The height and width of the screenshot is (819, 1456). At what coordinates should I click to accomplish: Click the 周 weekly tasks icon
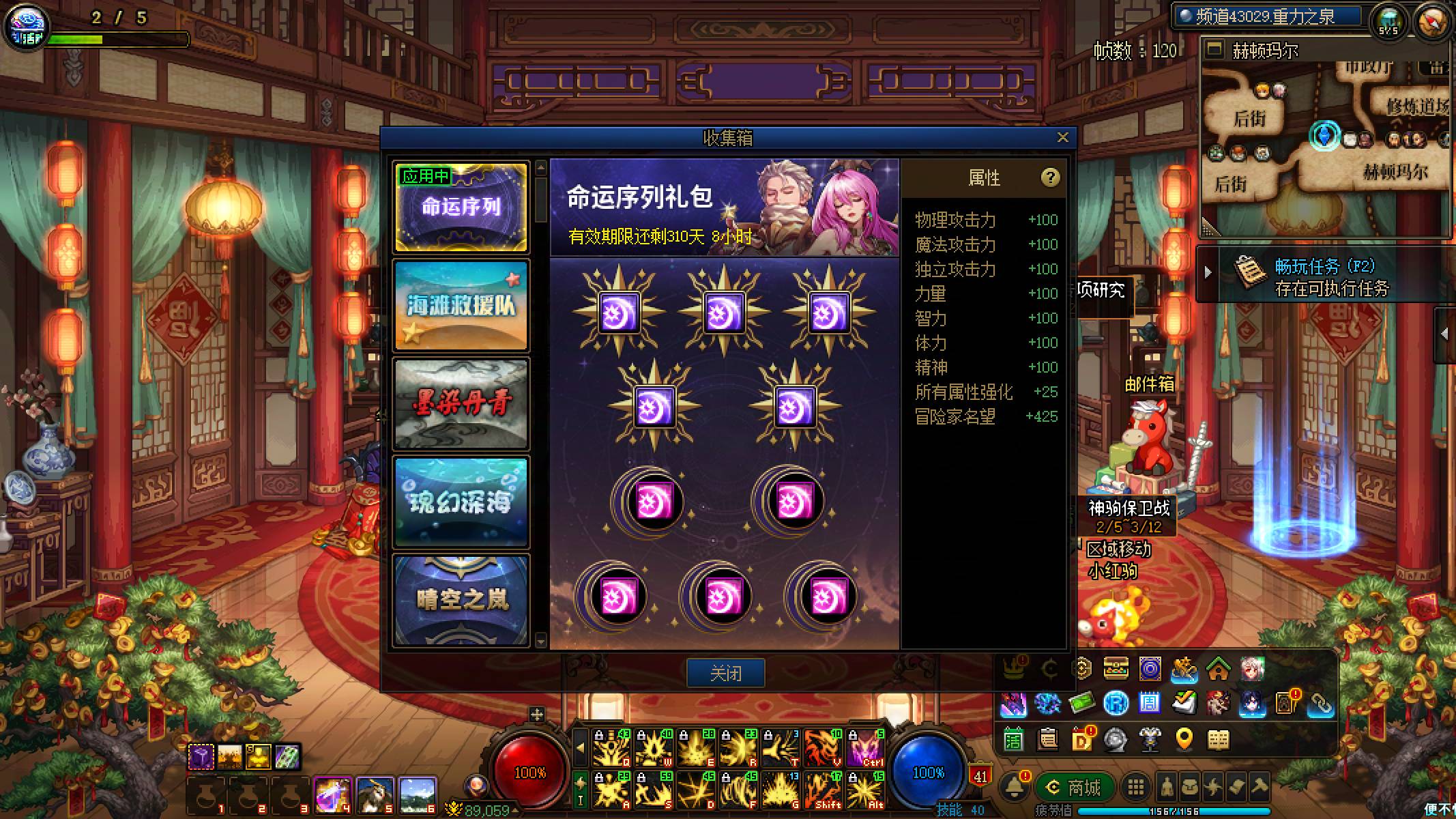(1149, 703)
